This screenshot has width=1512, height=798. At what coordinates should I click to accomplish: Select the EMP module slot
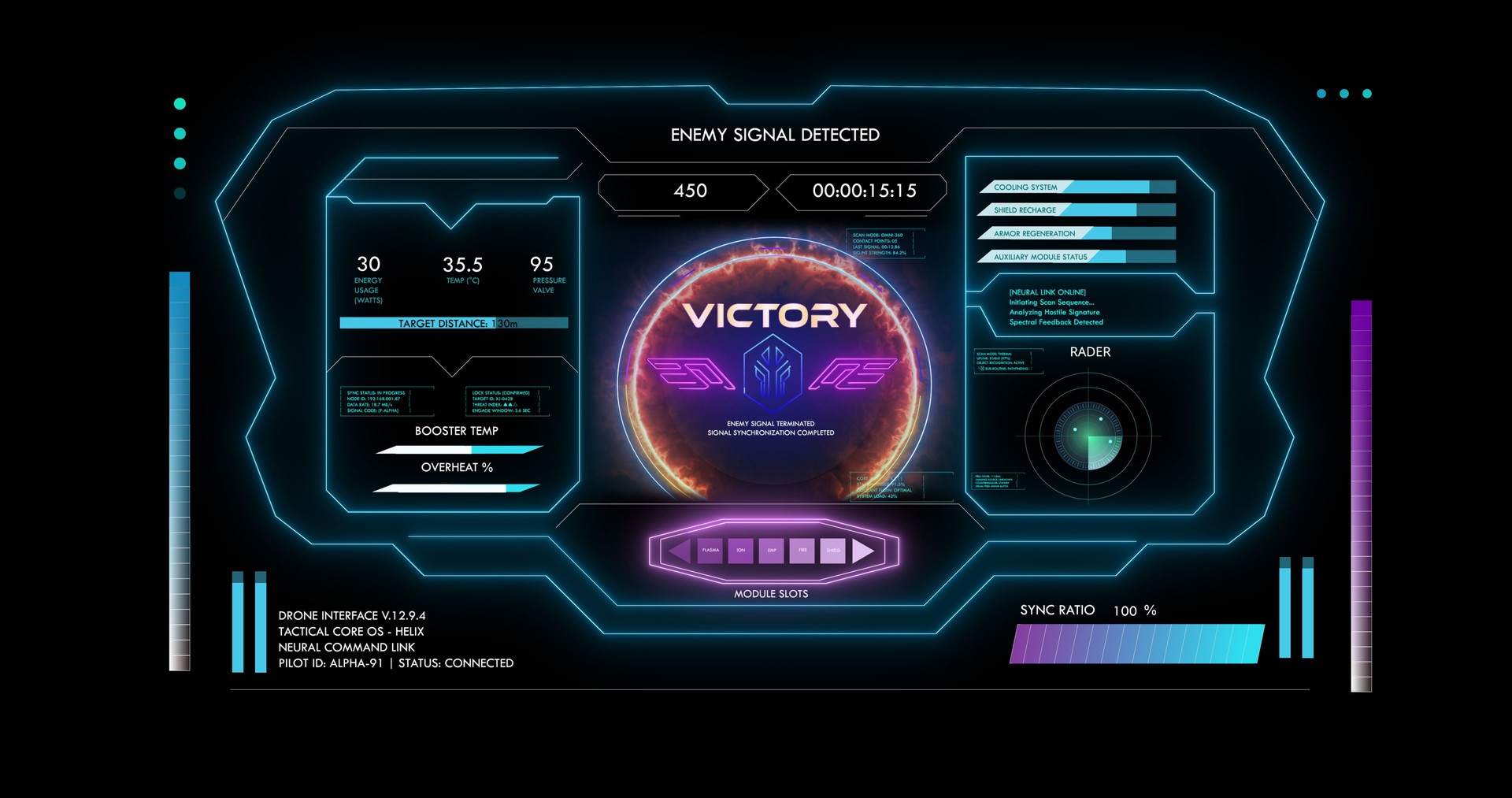(772, 551)
